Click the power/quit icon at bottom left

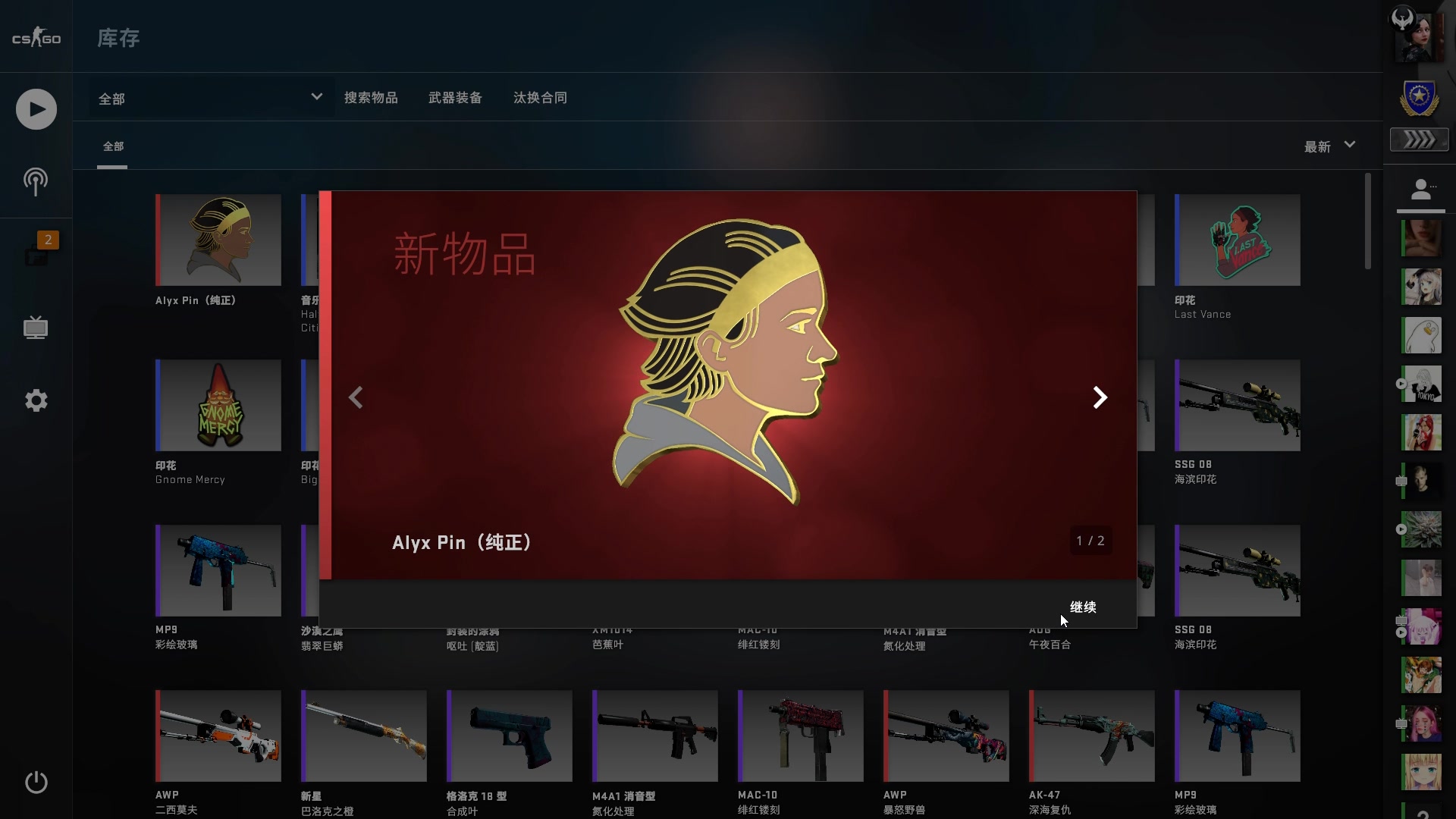point(35,783)
